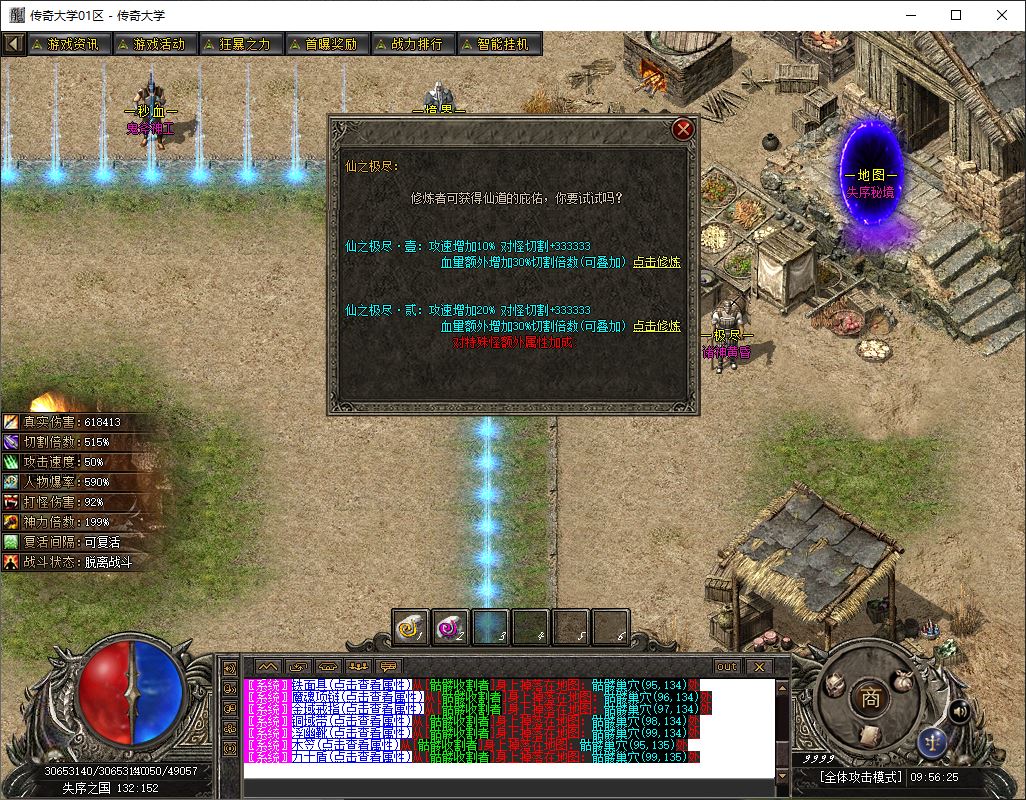
Task: Use the purple swirl item in hotbar slot 2
Action: click(451, 628)
